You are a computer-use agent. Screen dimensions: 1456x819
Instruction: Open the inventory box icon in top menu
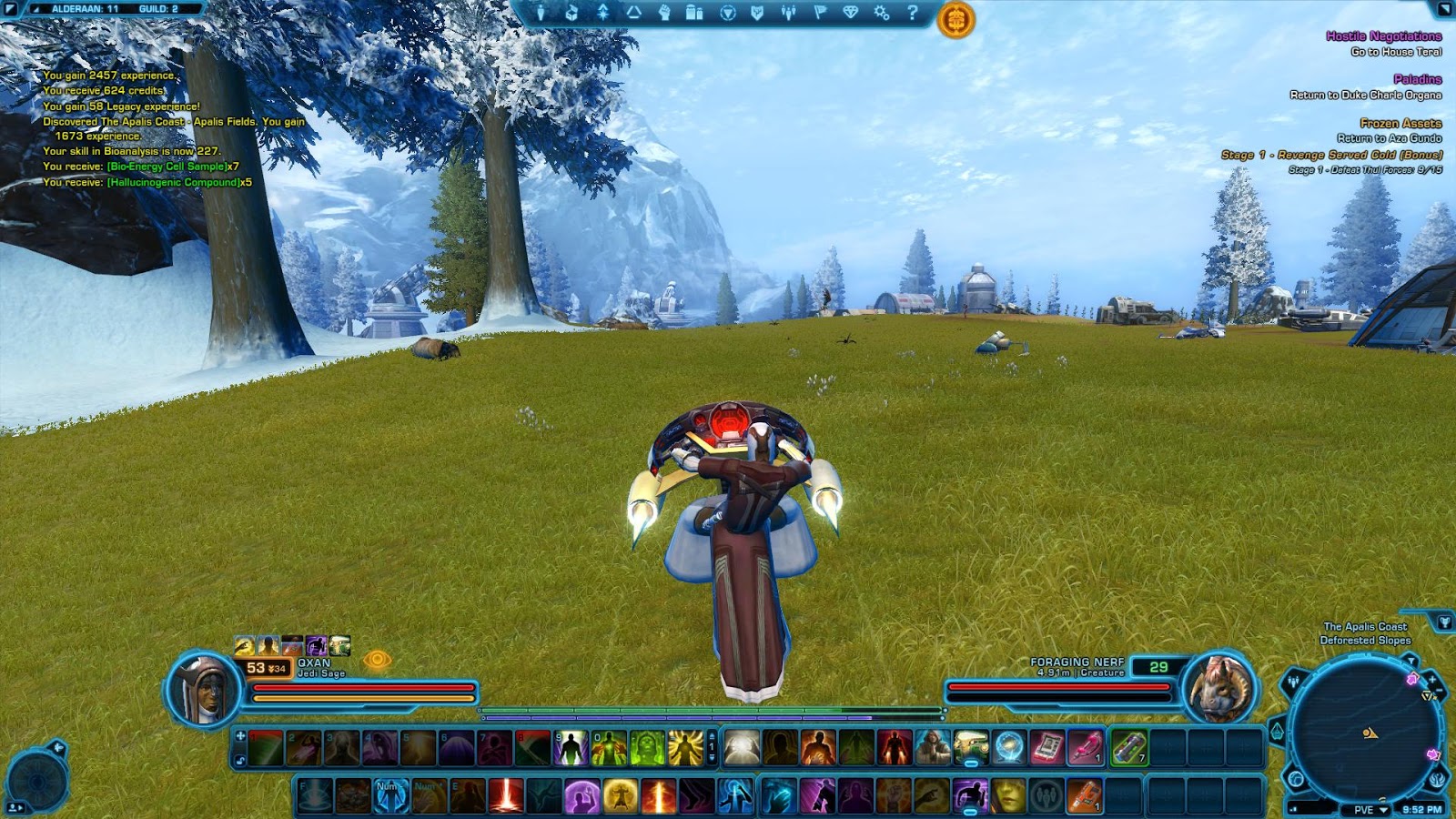[571, 13]
